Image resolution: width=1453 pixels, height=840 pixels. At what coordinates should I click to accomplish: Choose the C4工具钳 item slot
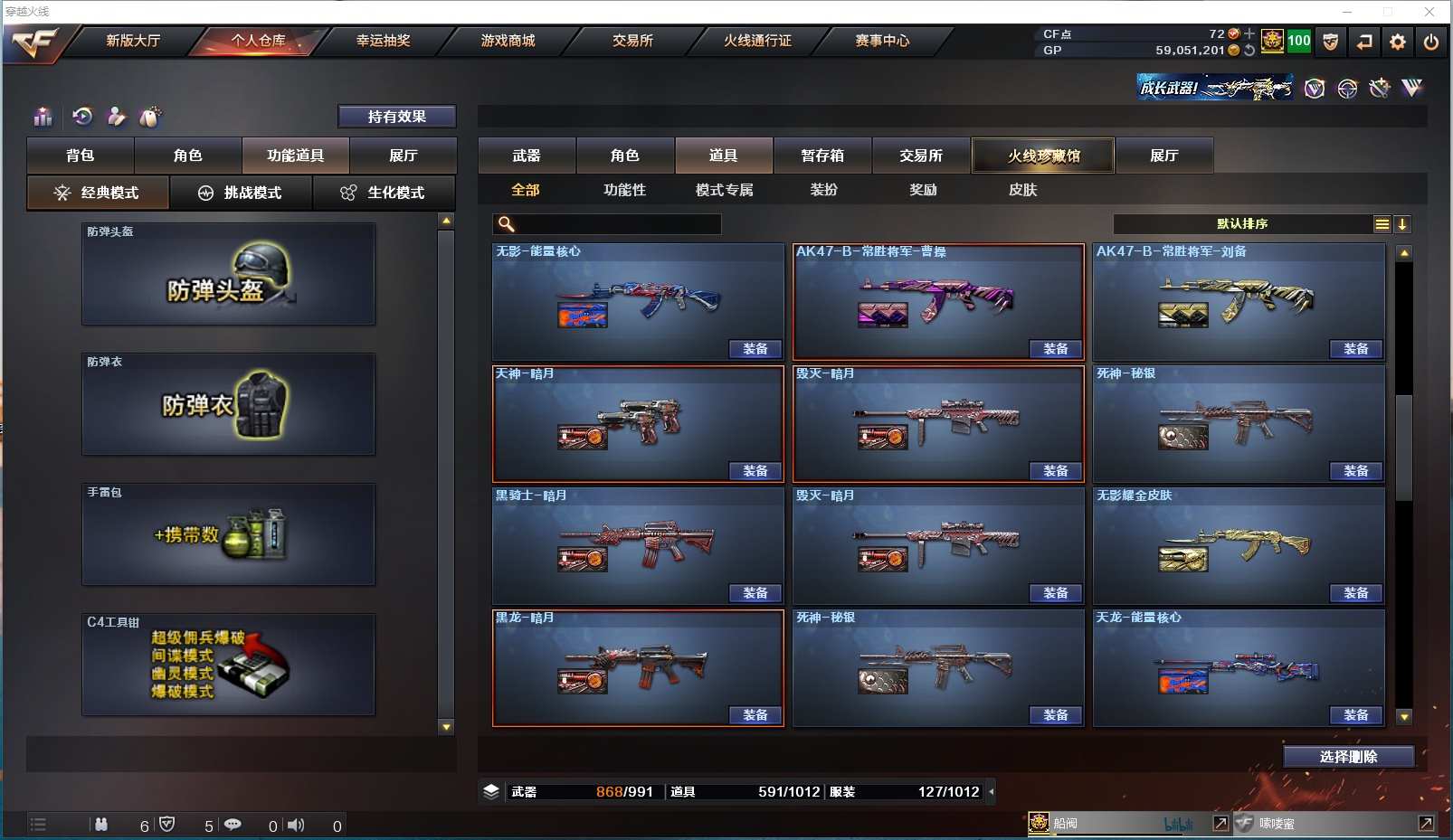(228, 665)
